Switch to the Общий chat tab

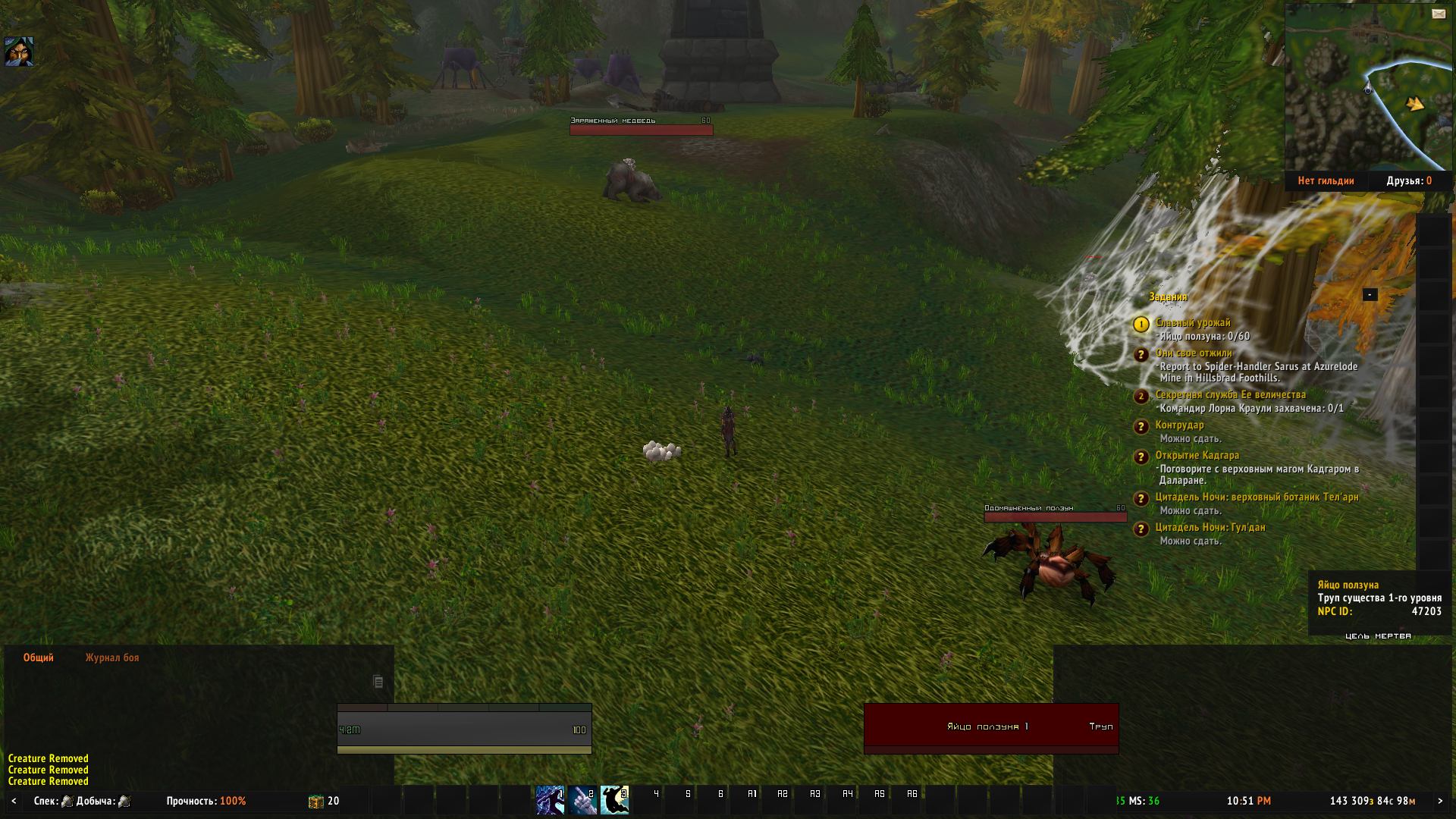tap(38, 657)
